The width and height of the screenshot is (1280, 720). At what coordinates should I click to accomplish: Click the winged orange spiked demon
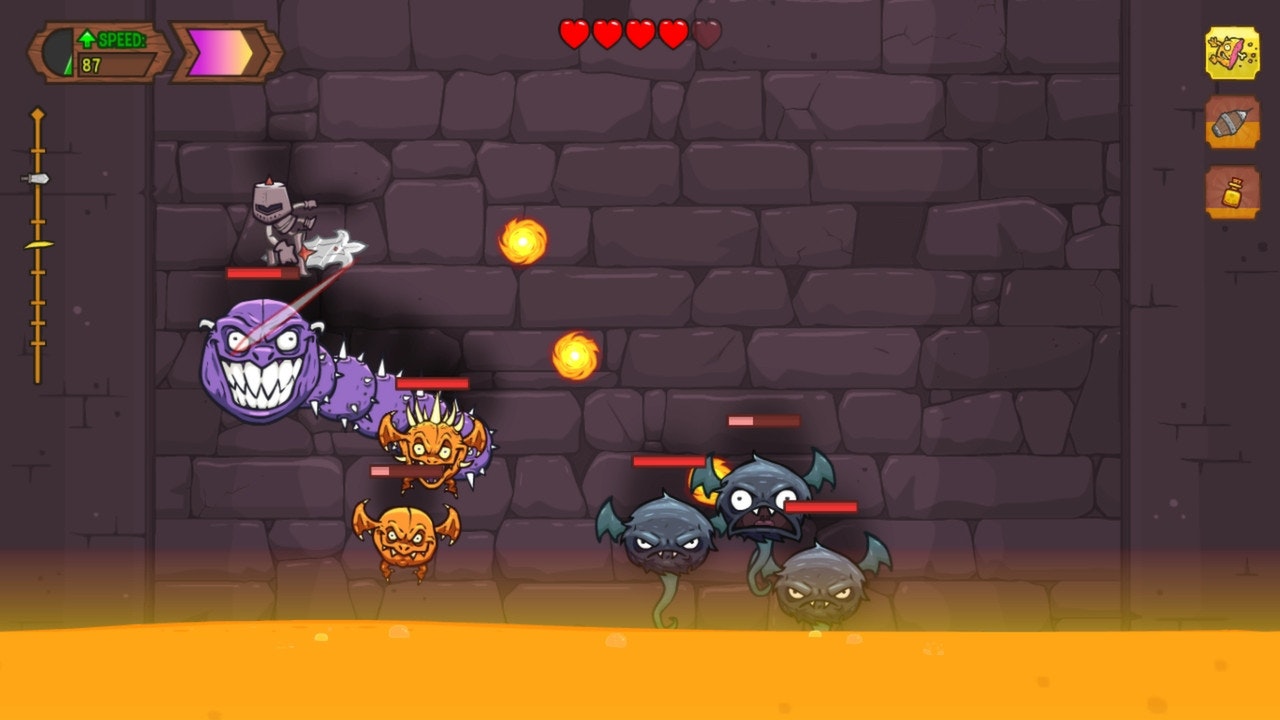432,450
